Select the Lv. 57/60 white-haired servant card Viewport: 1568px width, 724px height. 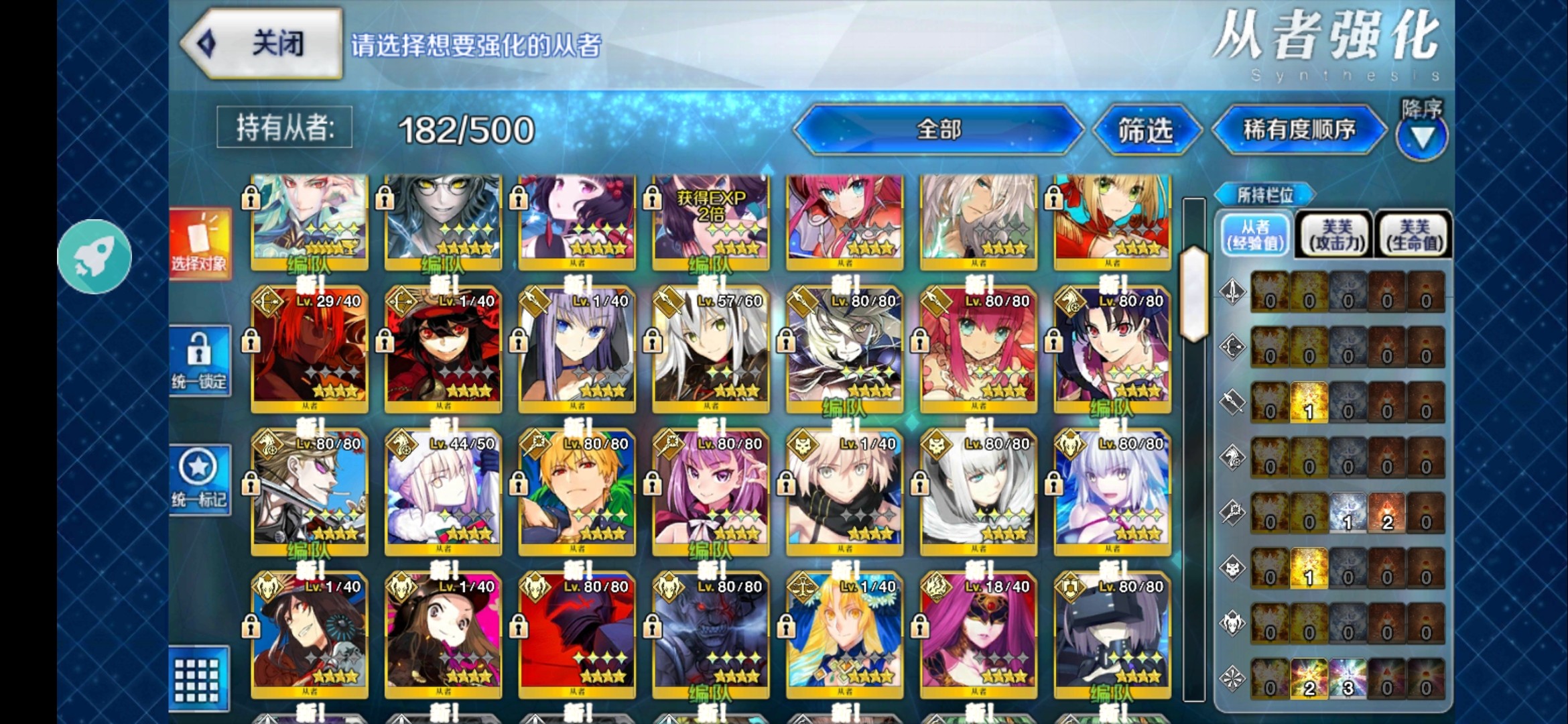point(710,349)
